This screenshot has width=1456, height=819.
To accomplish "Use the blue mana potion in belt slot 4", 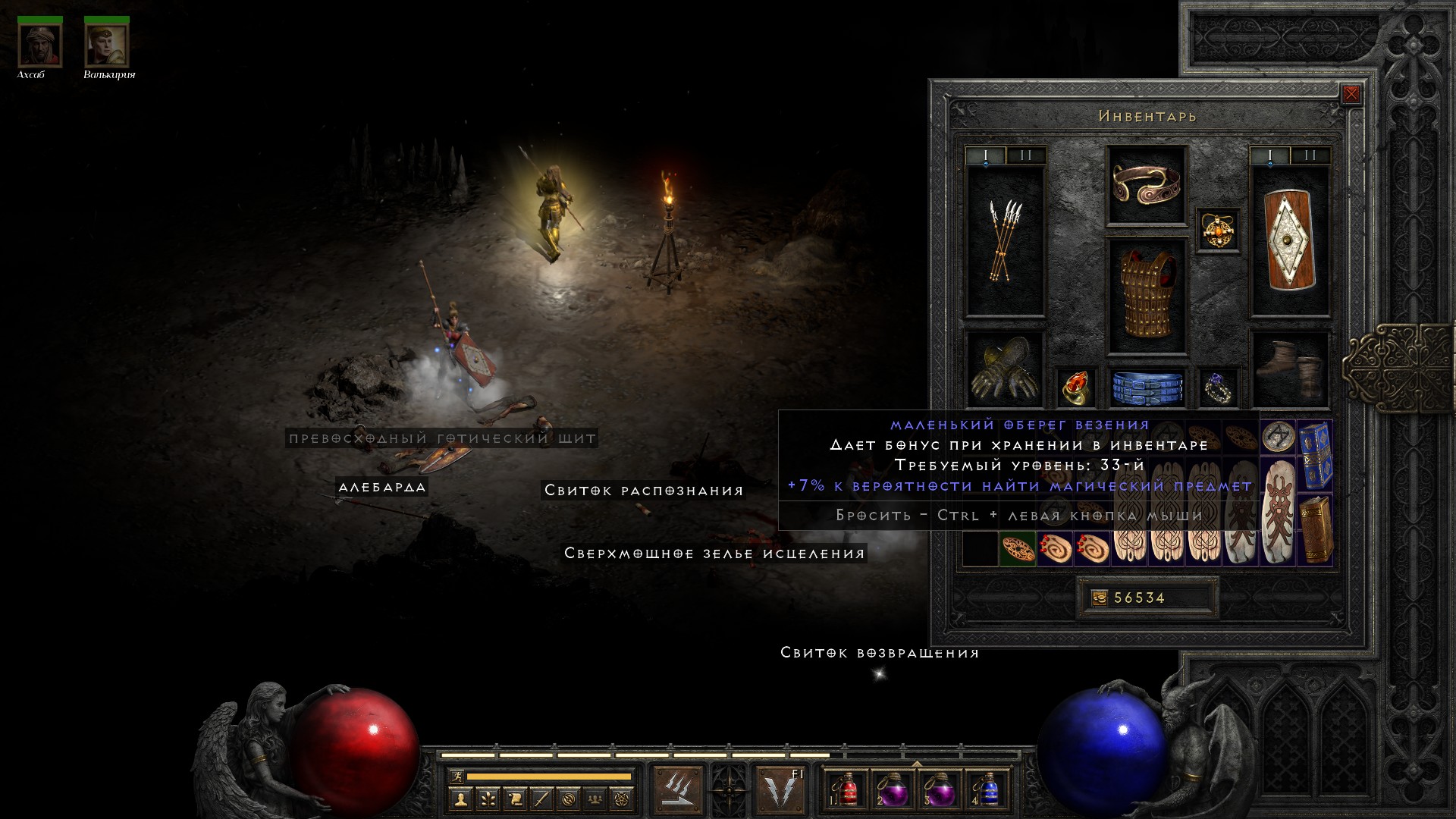I will [x=986, y=791].
